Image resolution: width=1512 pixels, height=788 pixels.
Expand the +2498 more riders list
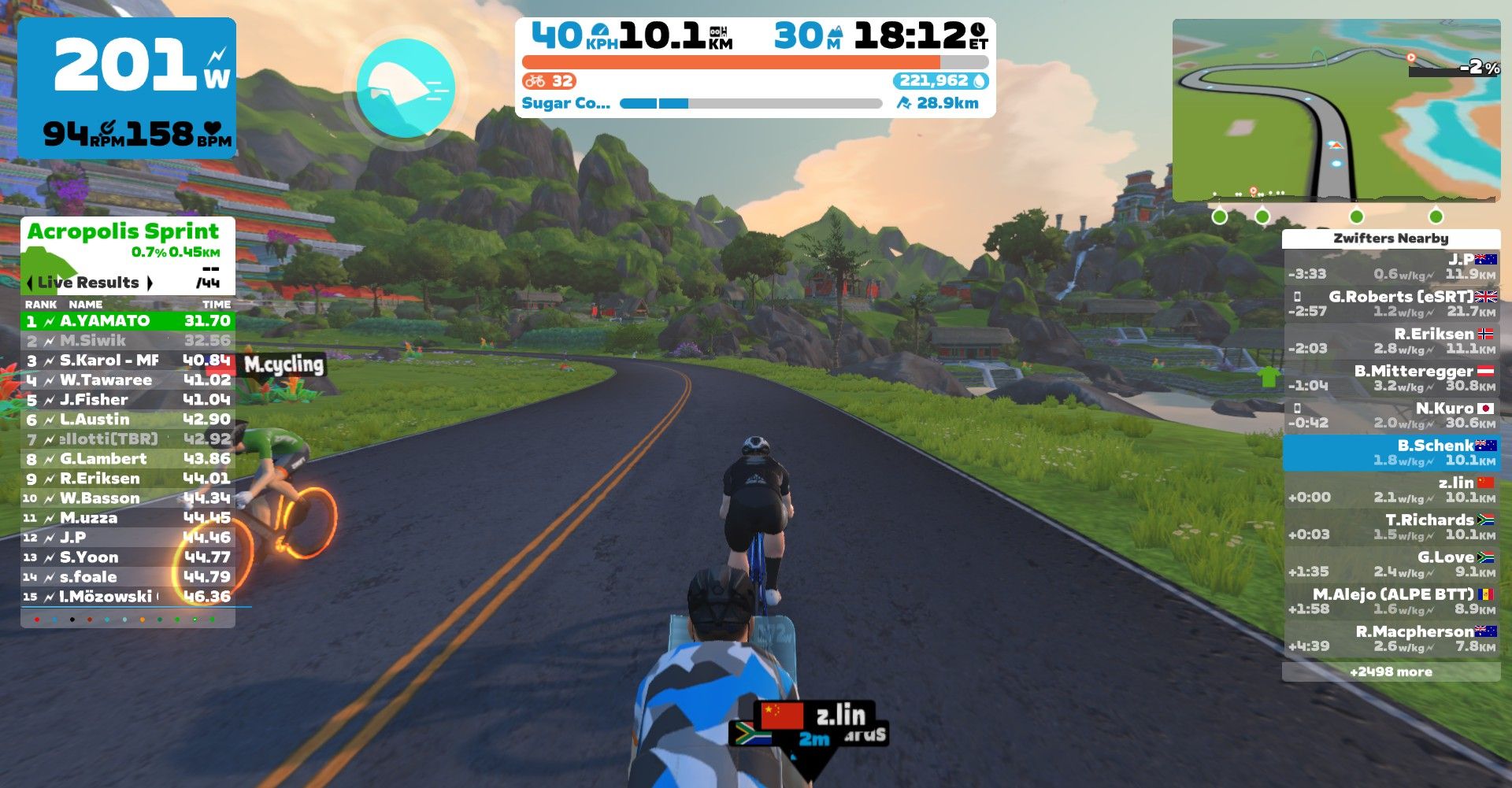click(1390, 671)
